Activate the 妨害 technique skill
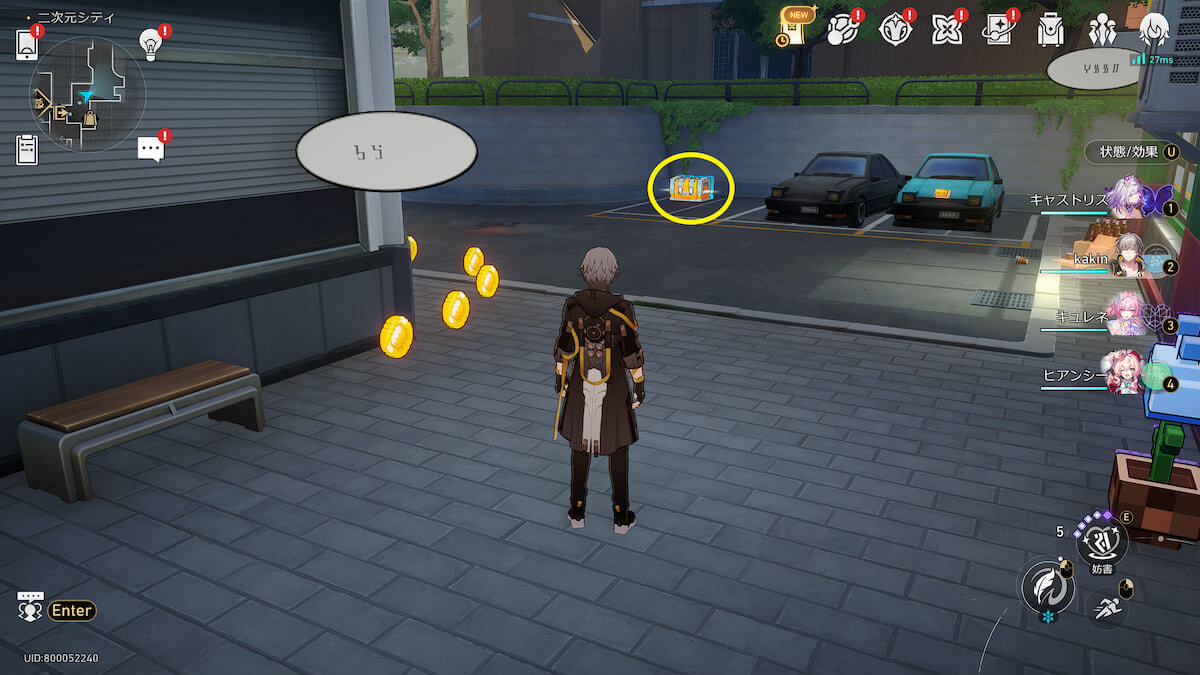The image size is (1200, 675). click(x=1101, y=543)
